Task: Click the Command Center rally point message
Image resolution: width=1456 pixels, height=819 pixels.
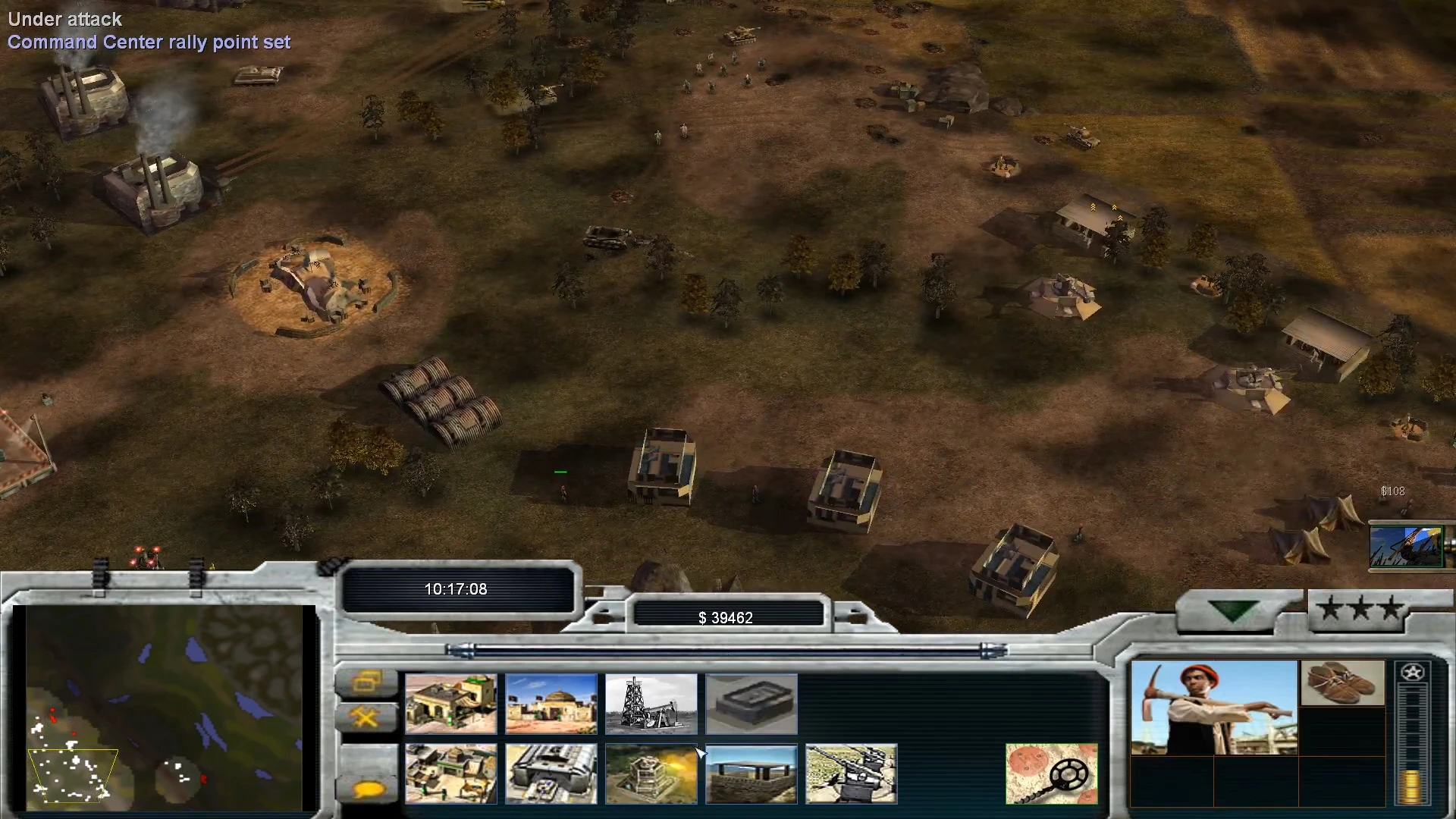Action: 148,42
